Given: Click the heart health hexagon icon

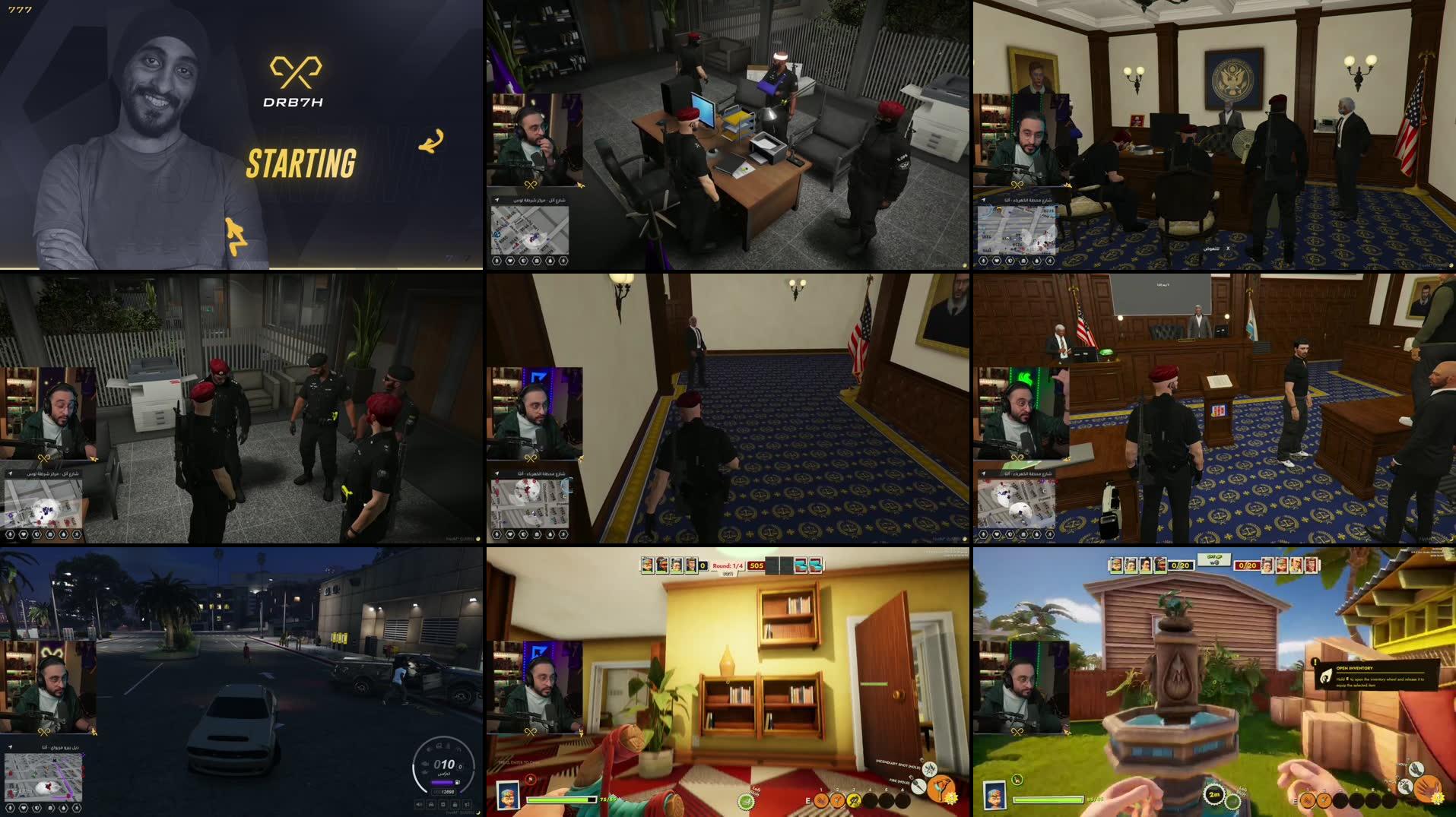Looking at the screenshot, I should 510,261.
